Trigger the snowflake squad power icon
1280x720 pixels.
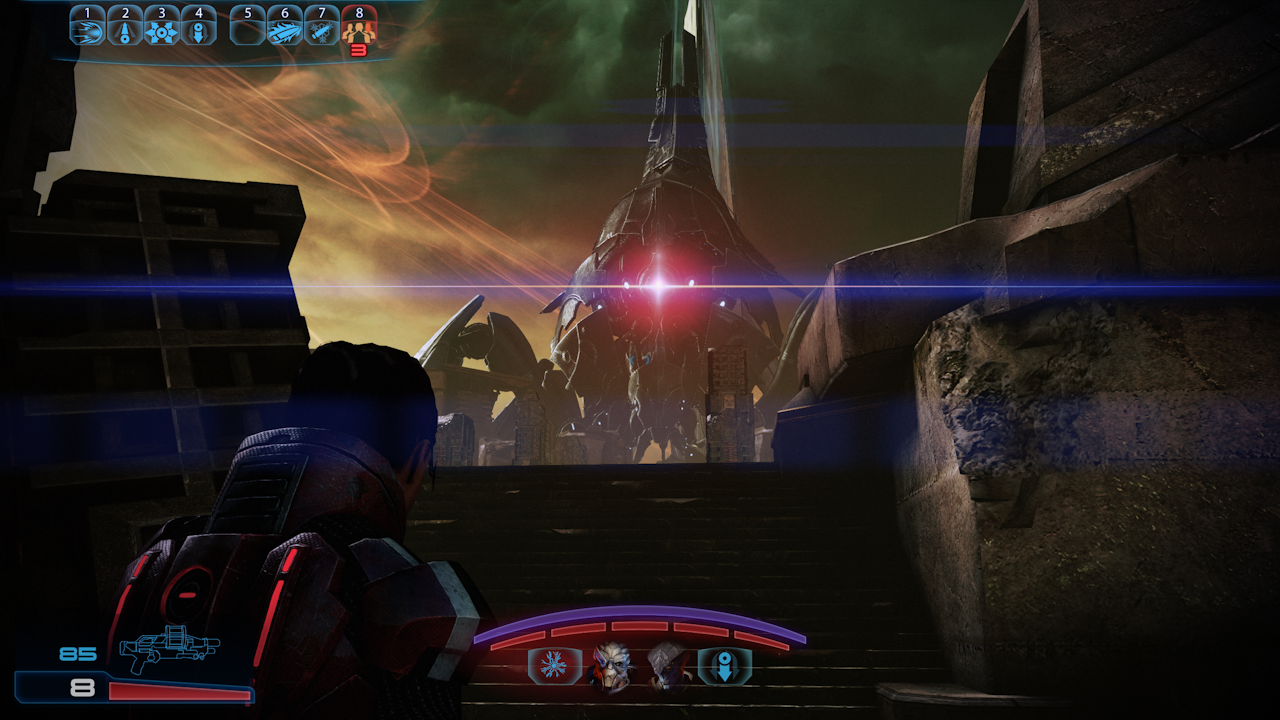[x=554, y=666]
